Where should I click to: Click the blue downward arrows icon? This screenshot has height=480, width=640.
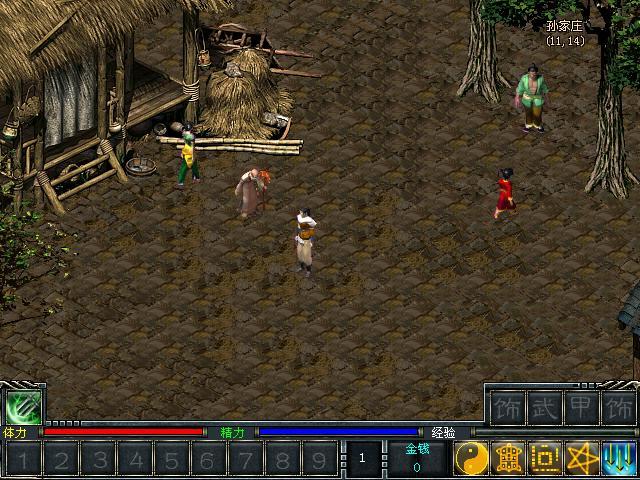[618, 459]
